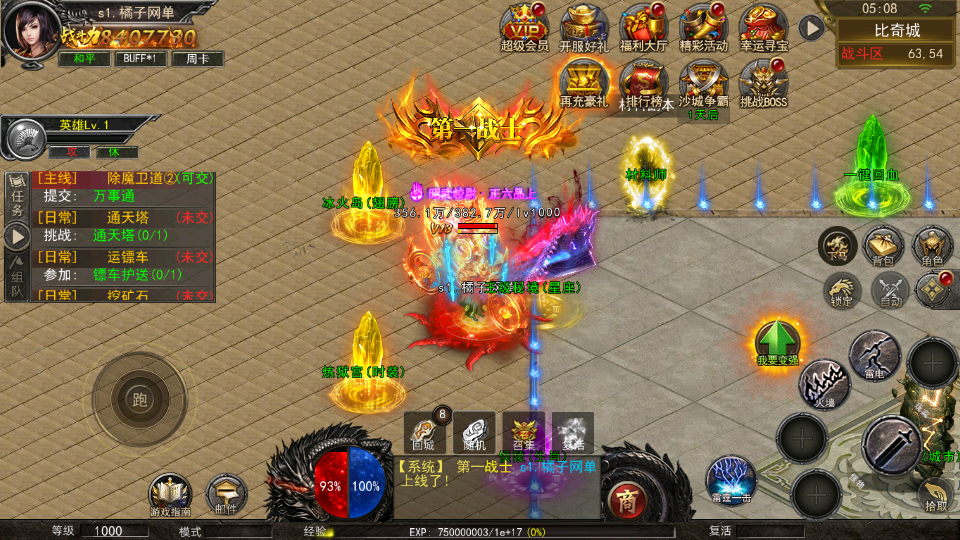
Task: Activate the 雷霆一击 thunder strike skill
Action: [x=730, y=478]
